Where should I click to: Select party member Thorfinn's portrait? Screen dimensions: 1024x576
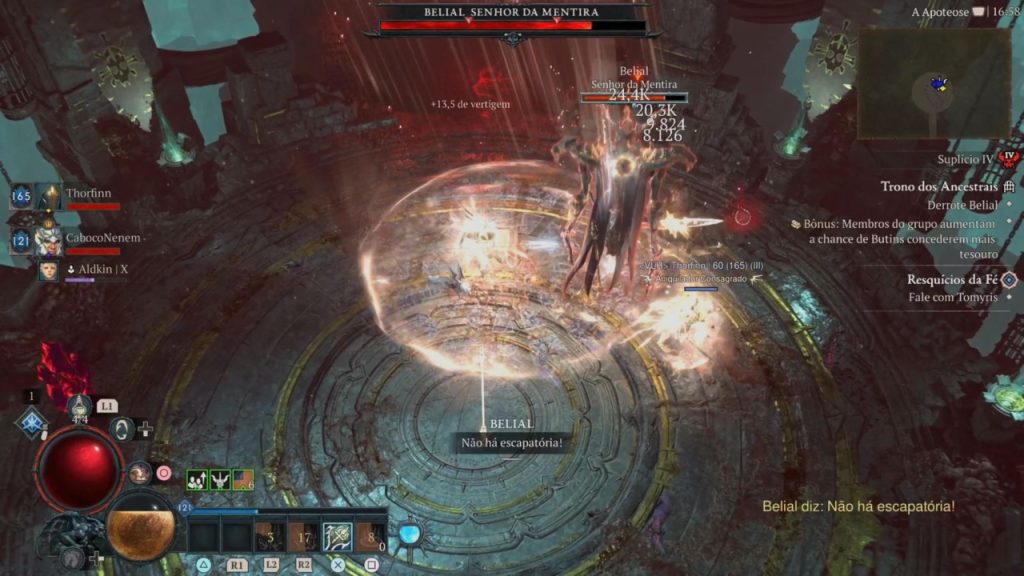point(49,197)
